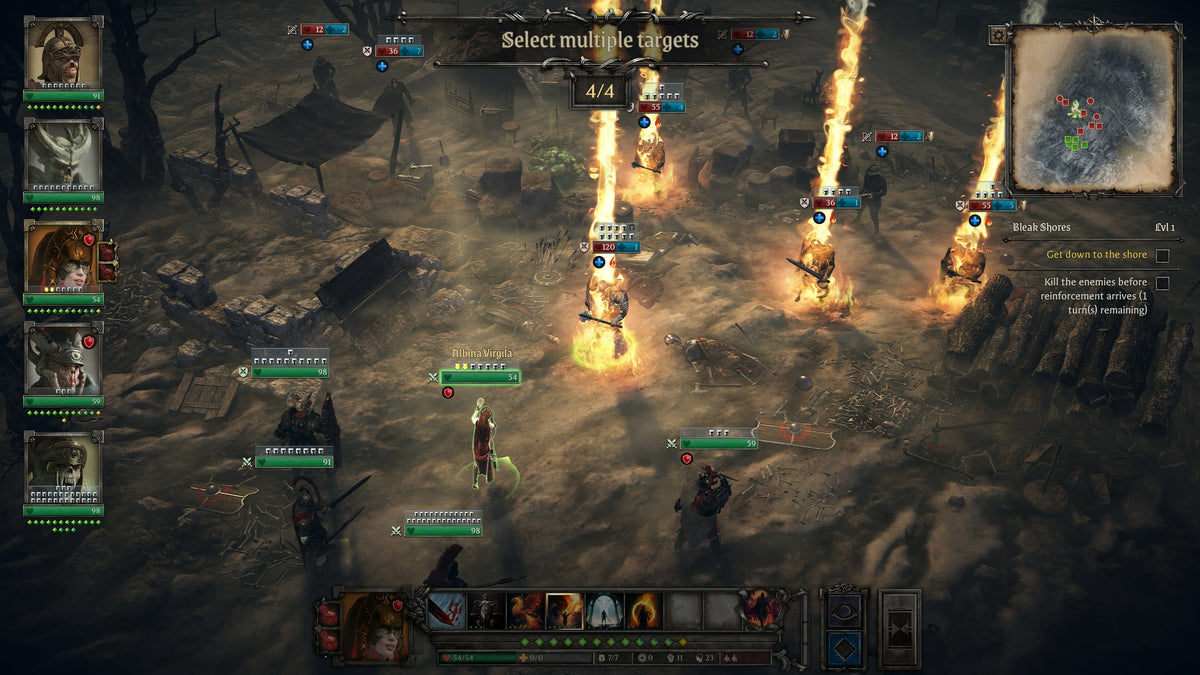Activate the figure in archway ability
1200x675 pixels.
605,611
